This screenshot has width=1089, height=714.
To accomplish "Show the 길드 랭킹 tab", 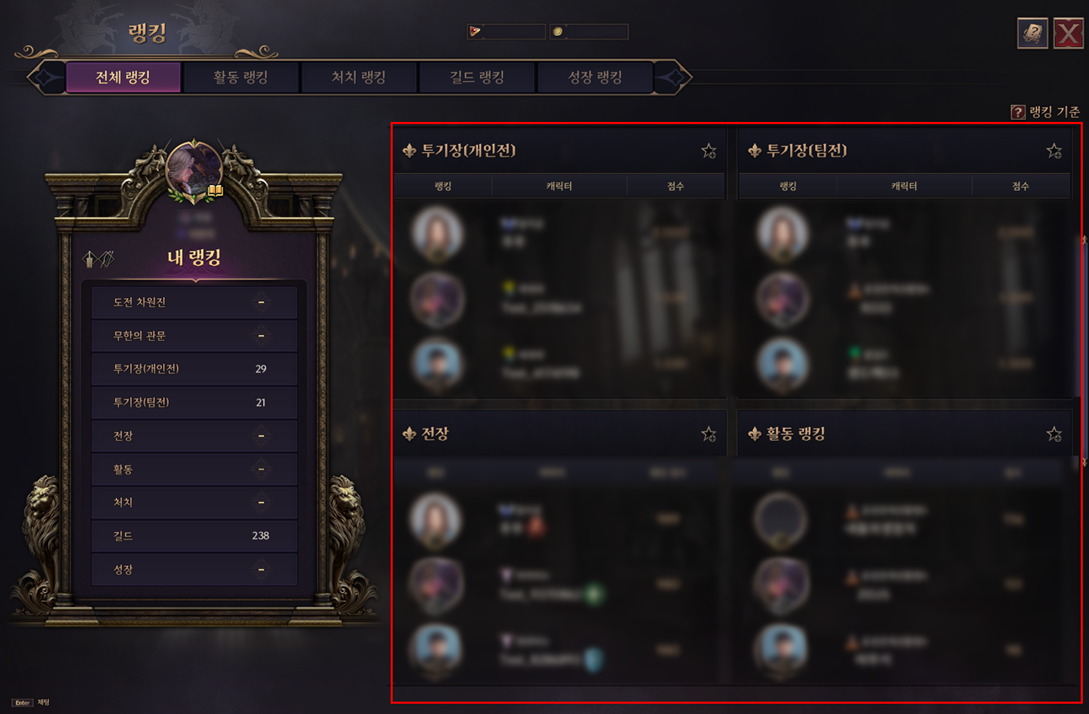I will pyautogui.click(x=476, y=78).
